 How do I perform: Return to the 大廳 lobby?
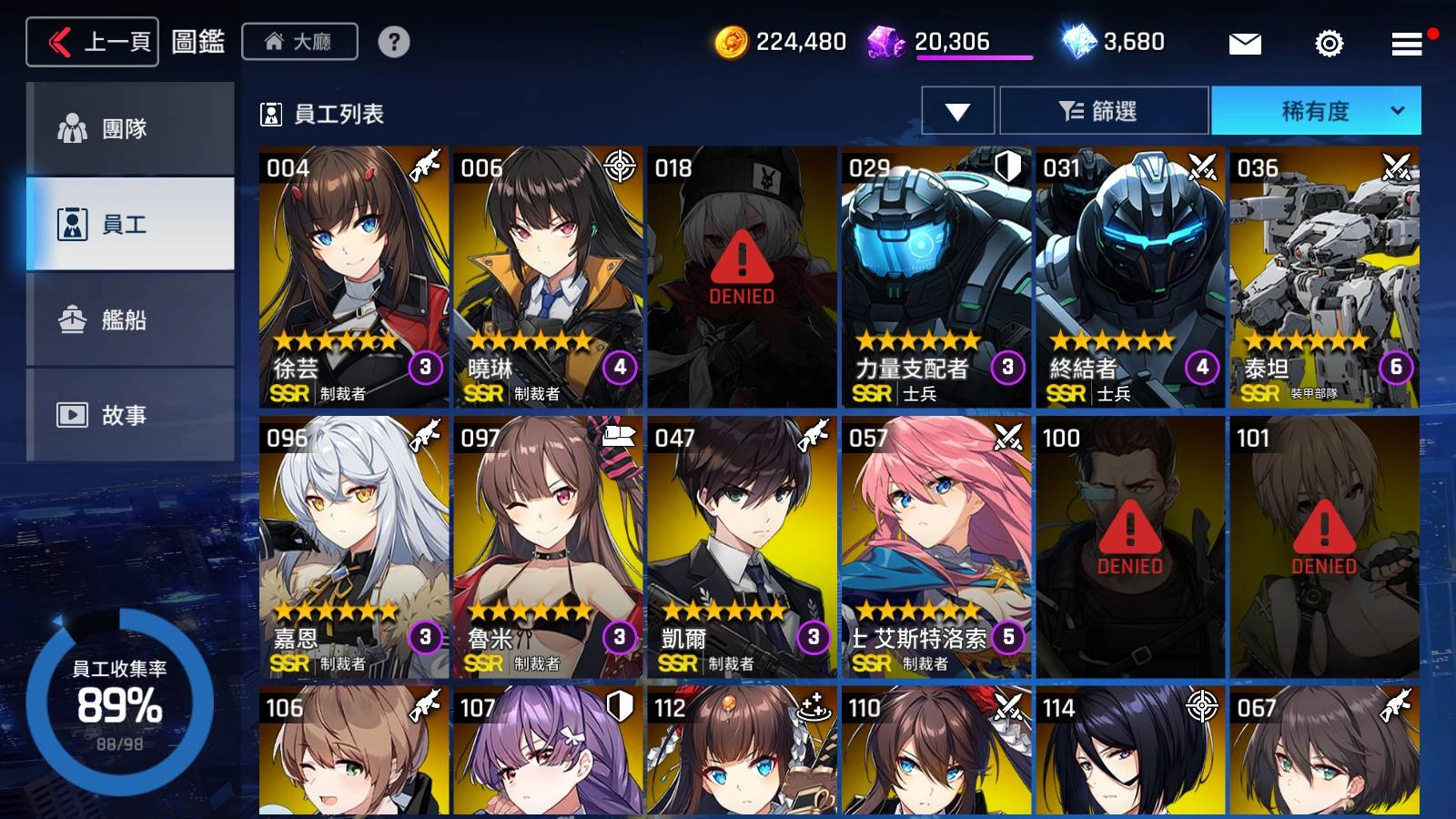pos(299,42)
